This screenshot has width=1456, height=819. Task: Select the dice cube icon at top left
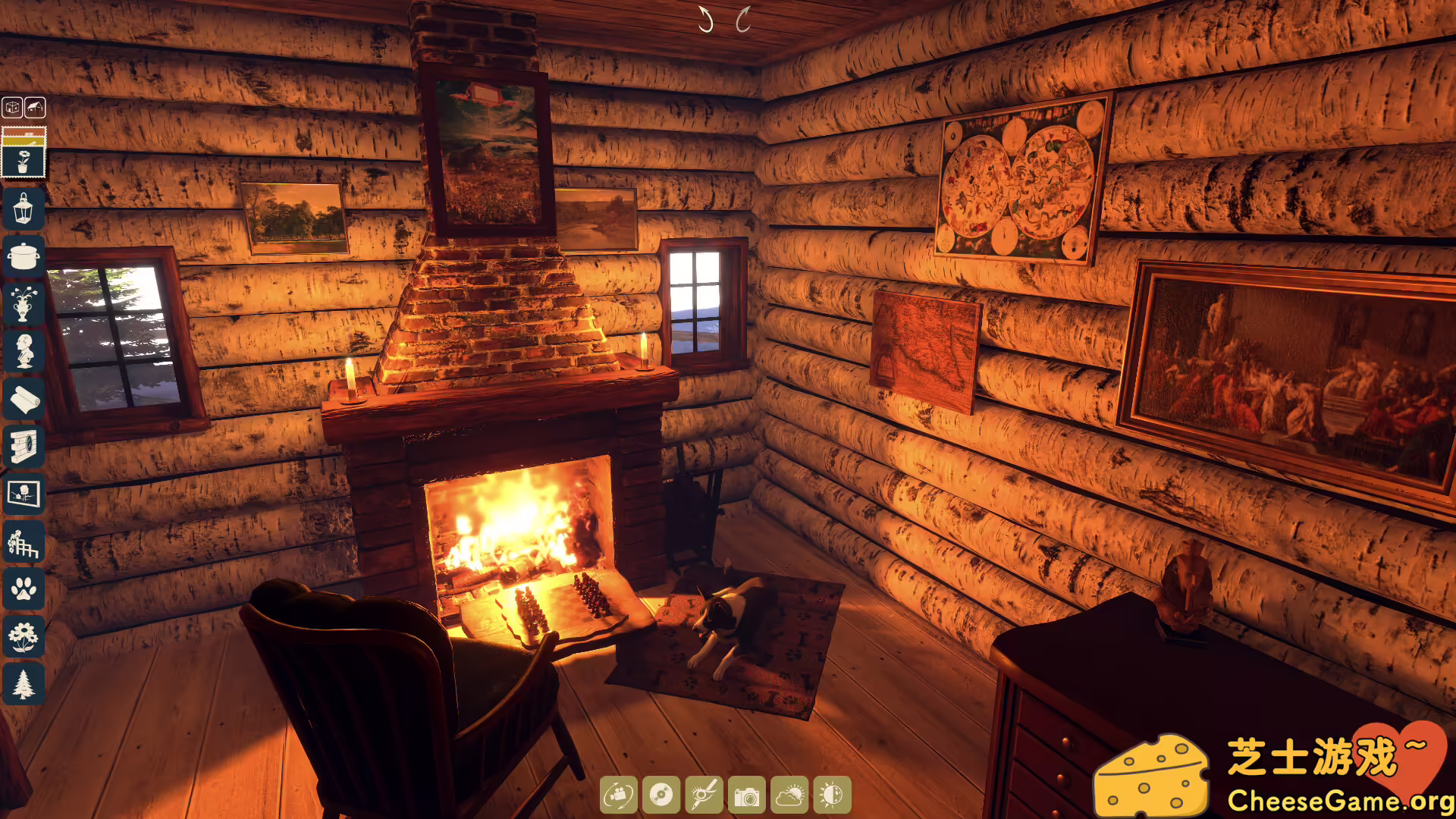pos(12,108)
